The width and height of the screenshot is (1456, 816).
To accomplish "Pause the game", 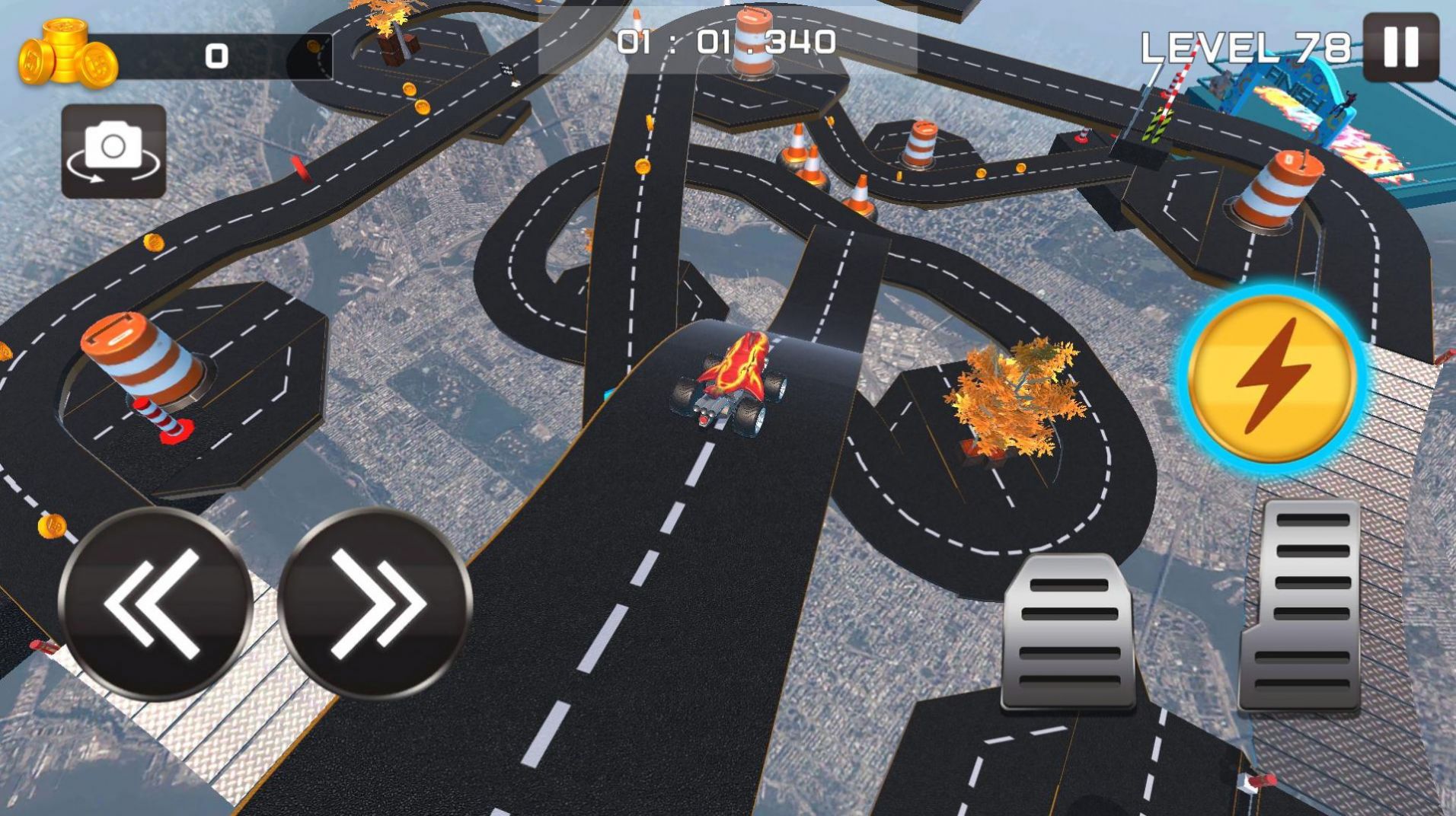I will coord(1400,47).
